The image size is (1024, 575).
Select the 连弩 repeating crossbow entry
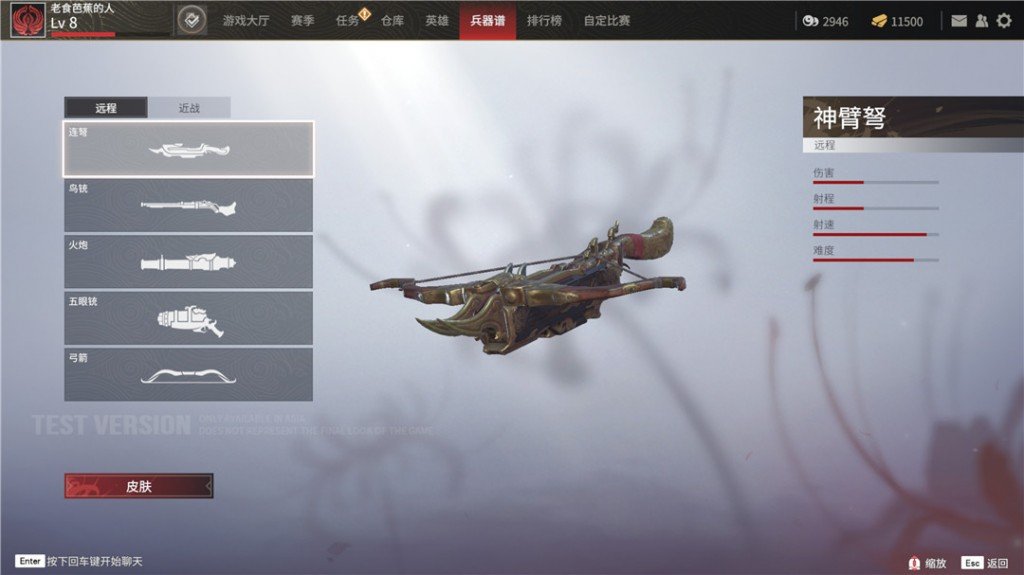pyautogui.click(x=188, y=149)
